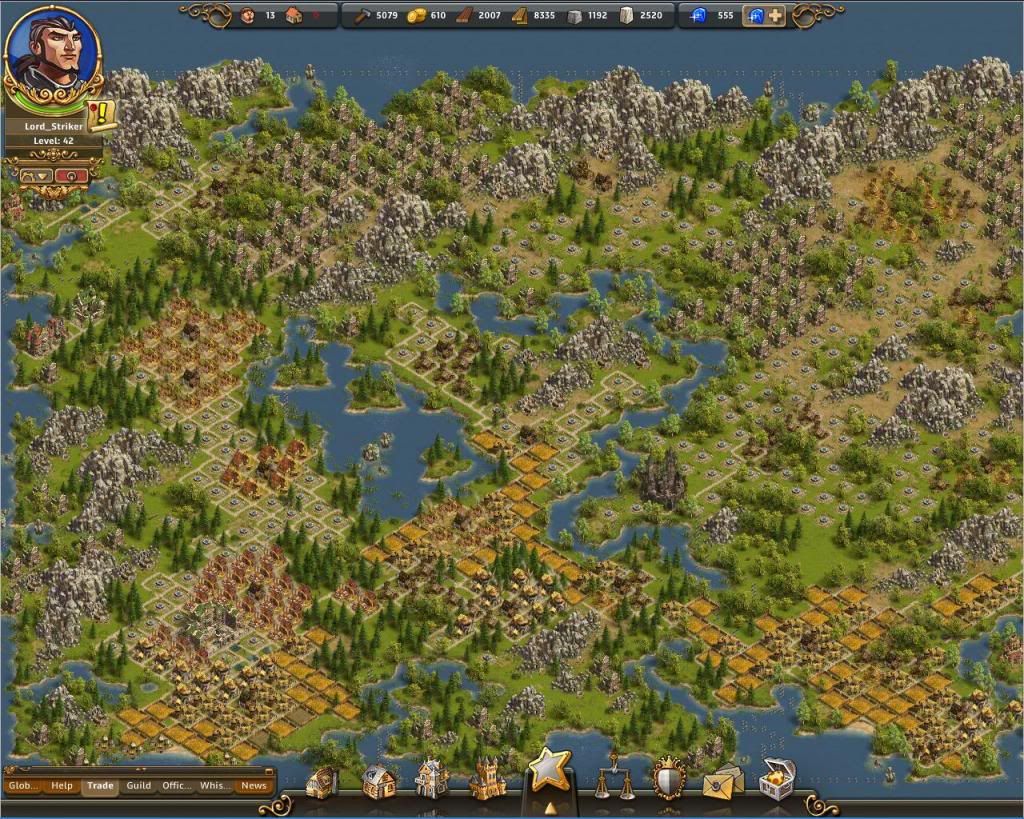Choose the small wooden hut building category
Screen dimensions: 1024x819
click(x=322, y=782)
